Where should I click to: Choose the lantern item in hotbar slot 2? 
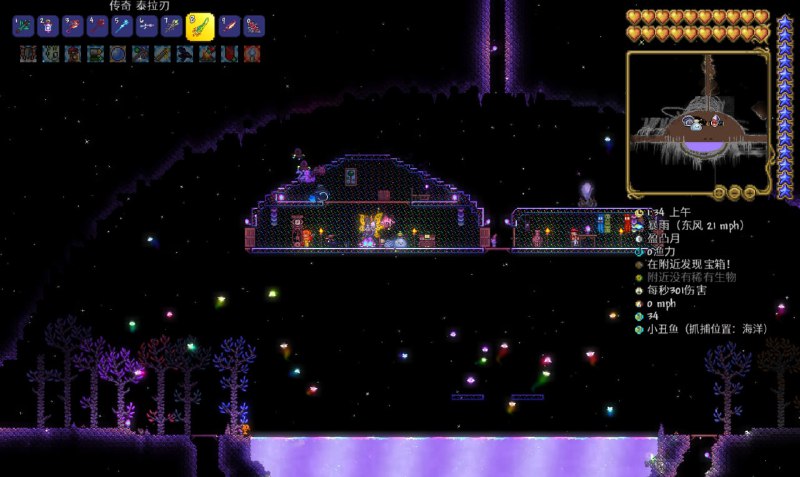click(x=48, y=26)
